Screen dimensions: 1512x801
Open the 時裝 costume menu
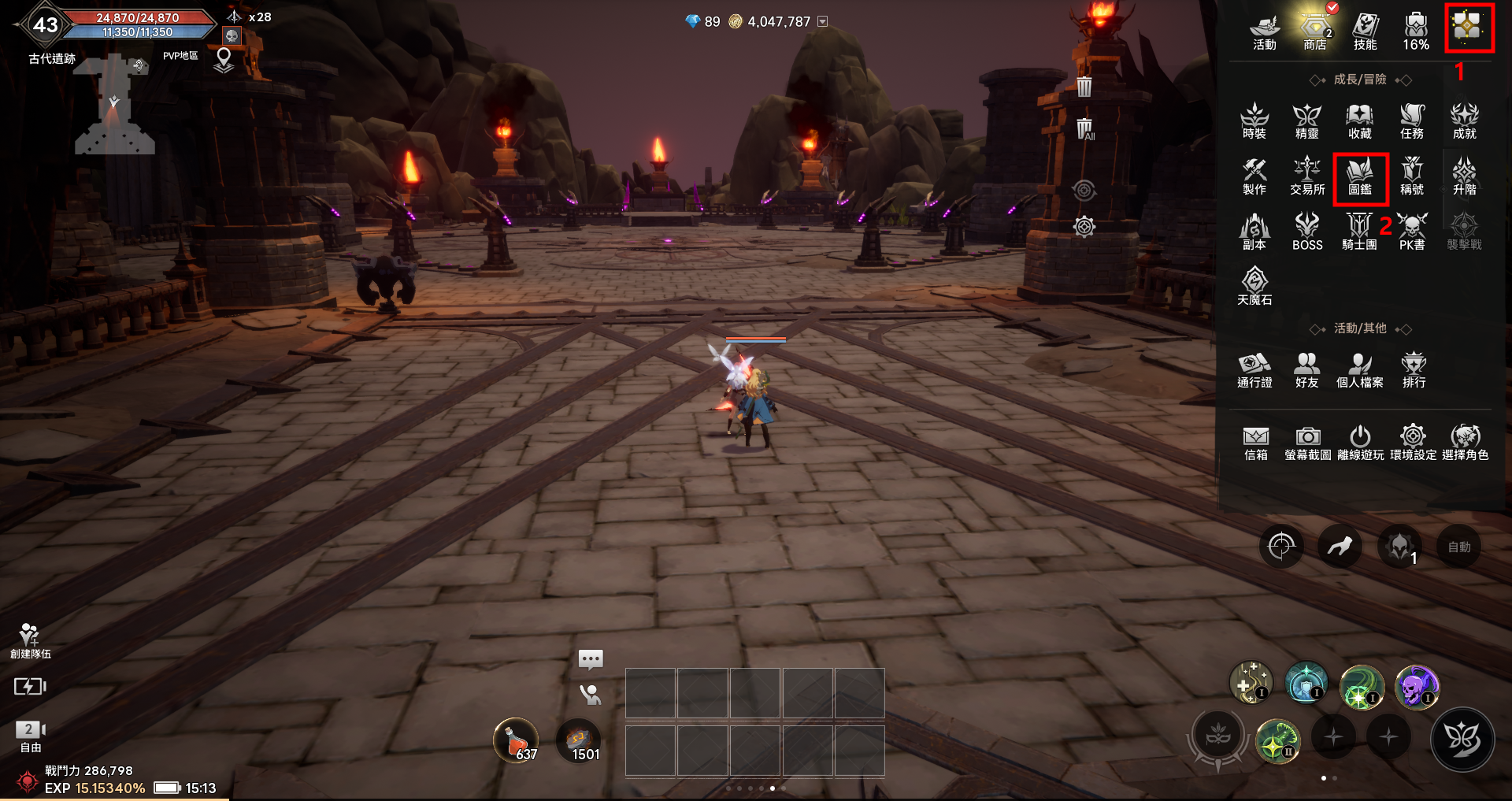click(1254, 121)
